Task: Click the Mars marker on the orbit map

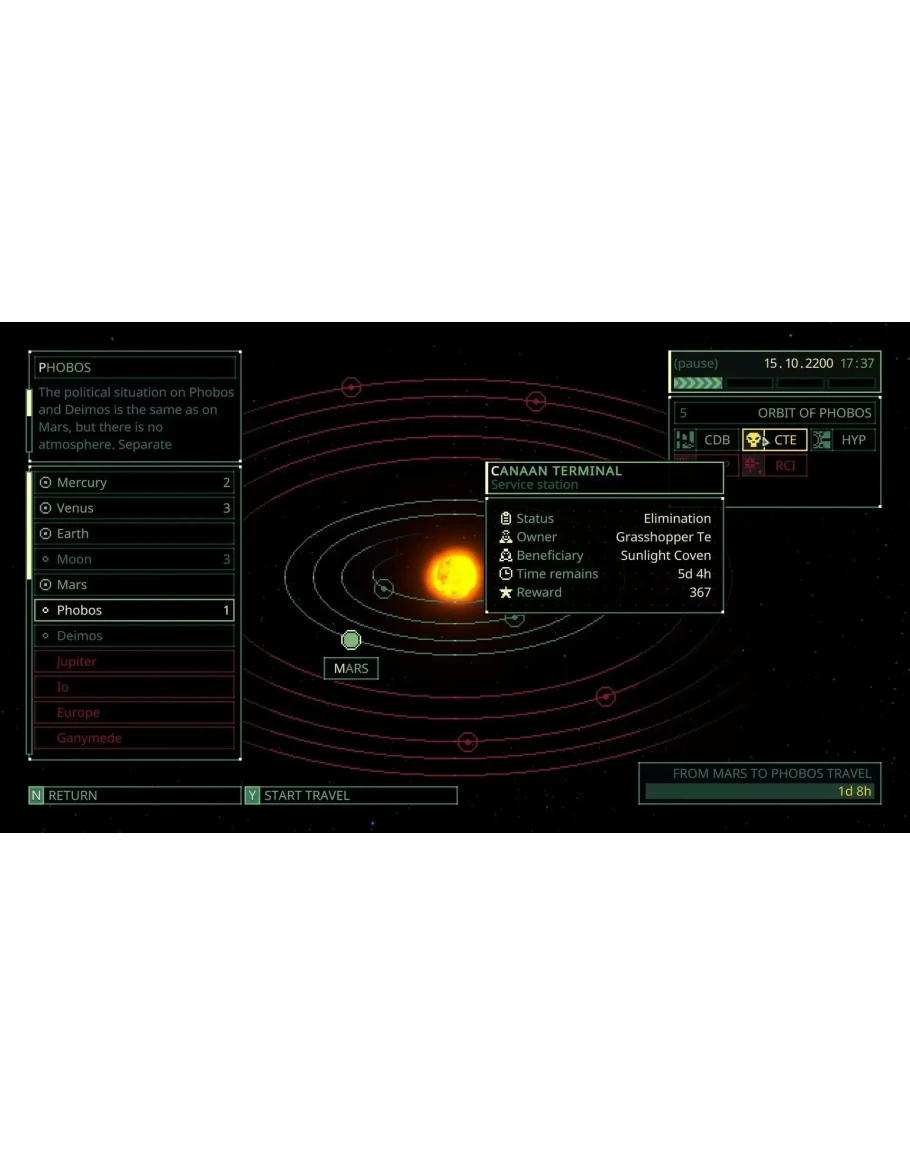Action: [351, 640]
